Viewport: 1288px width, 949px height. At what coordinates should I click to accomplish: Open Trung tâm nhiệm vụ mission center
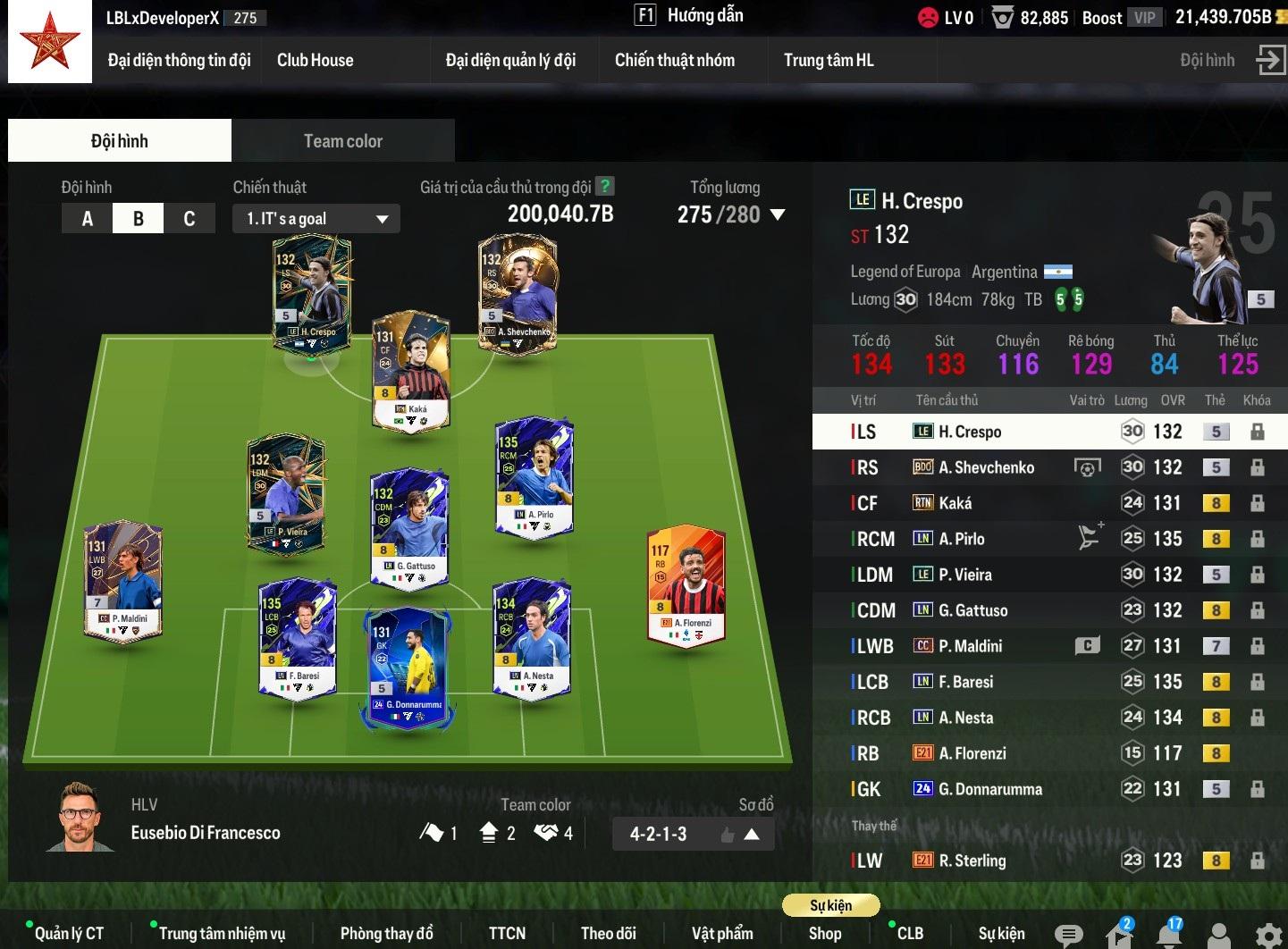(x=222, y=933)
